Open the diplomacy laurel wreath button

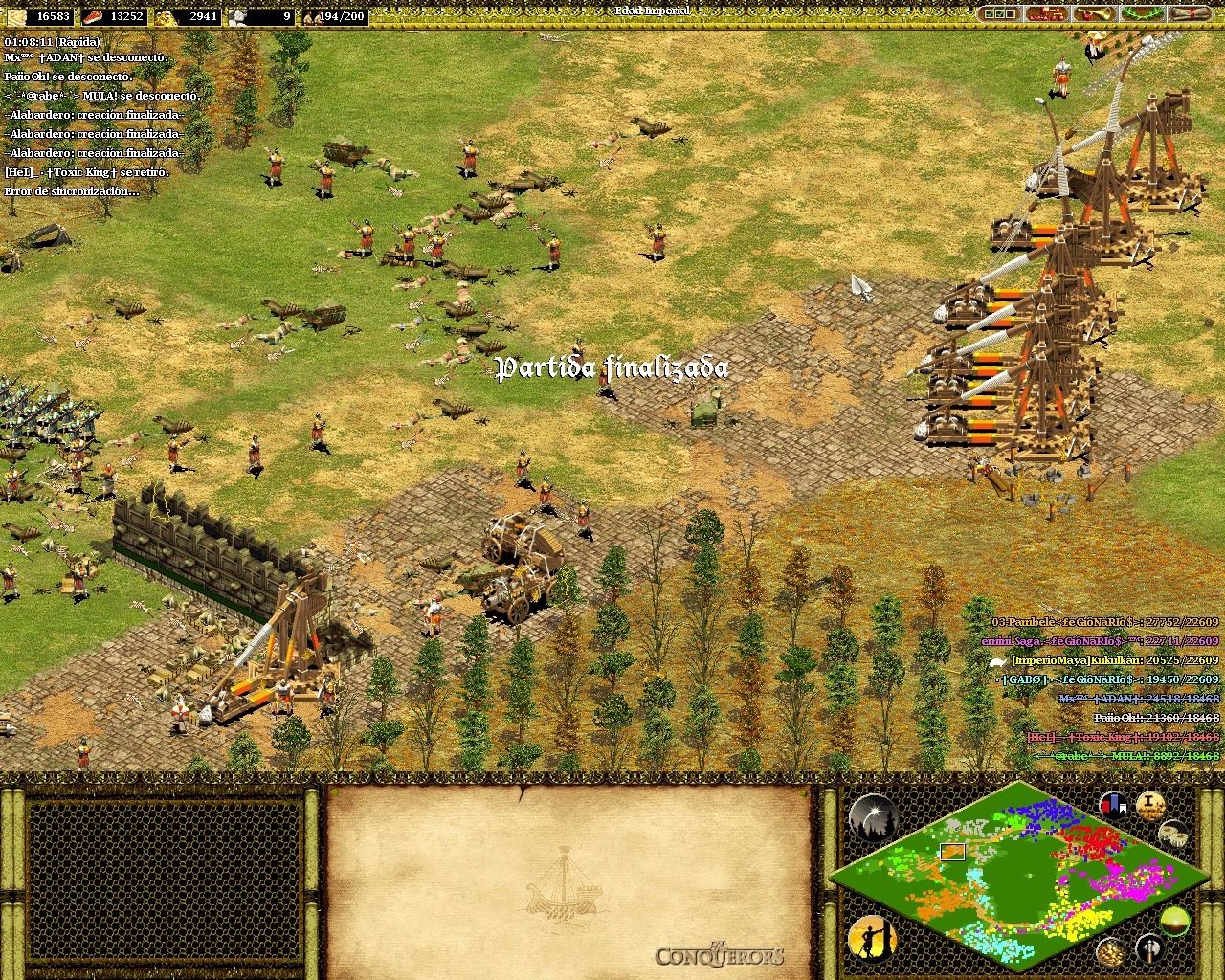(1142, 14)
